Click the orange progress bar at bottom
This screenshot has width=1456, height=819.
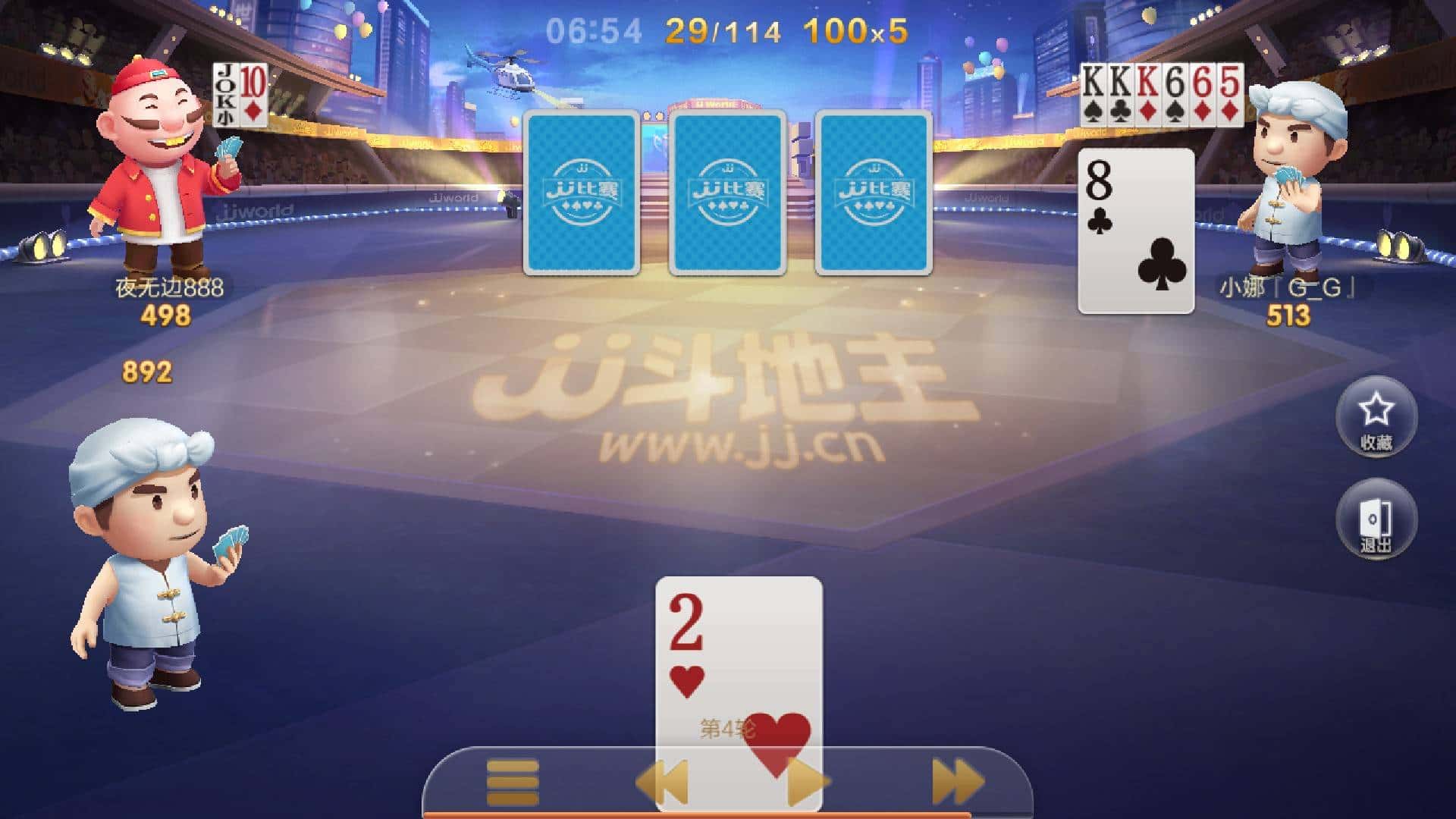click(728, 814)
